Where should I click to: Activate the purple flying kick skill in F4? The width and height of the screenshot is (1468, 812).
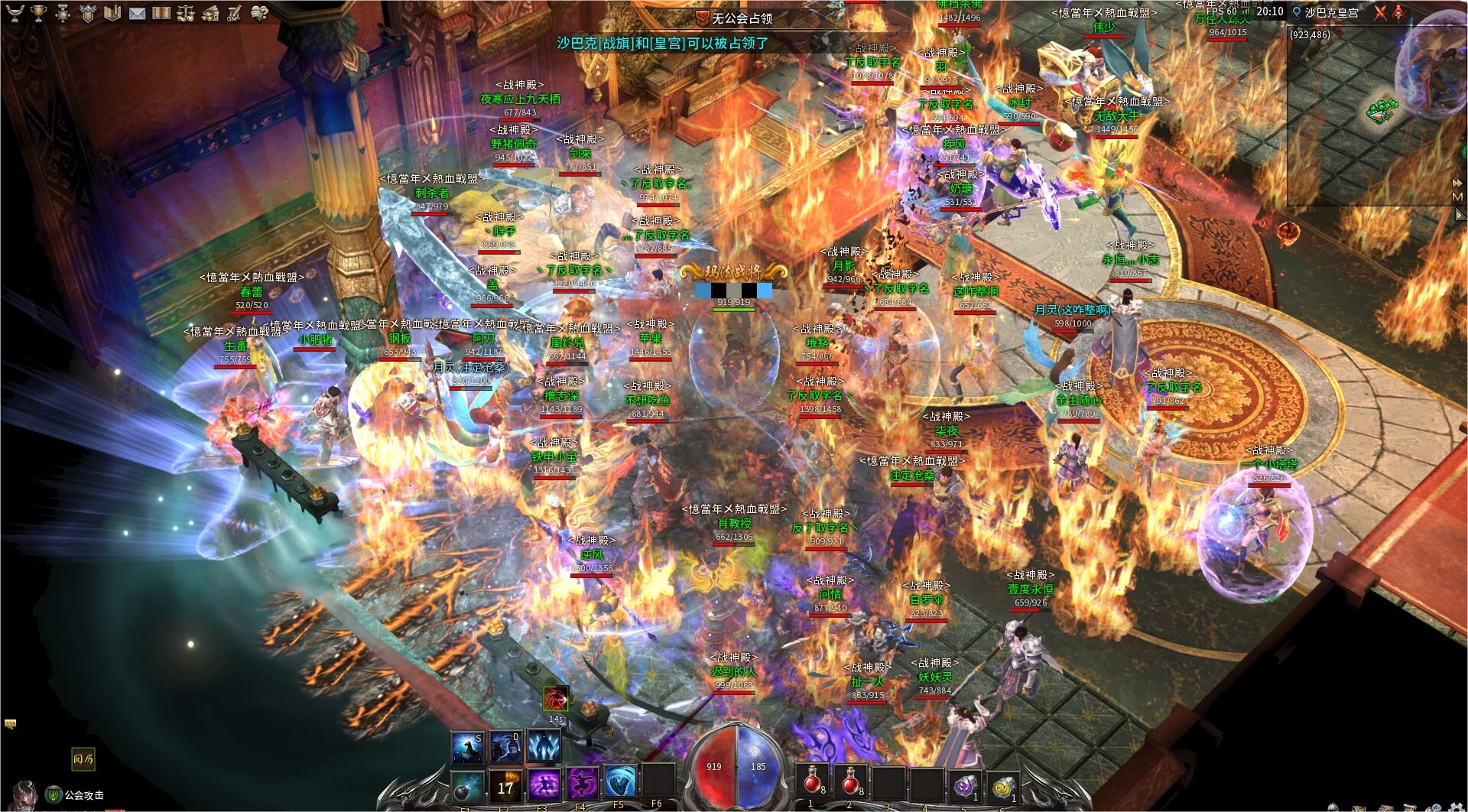(581, 784)
